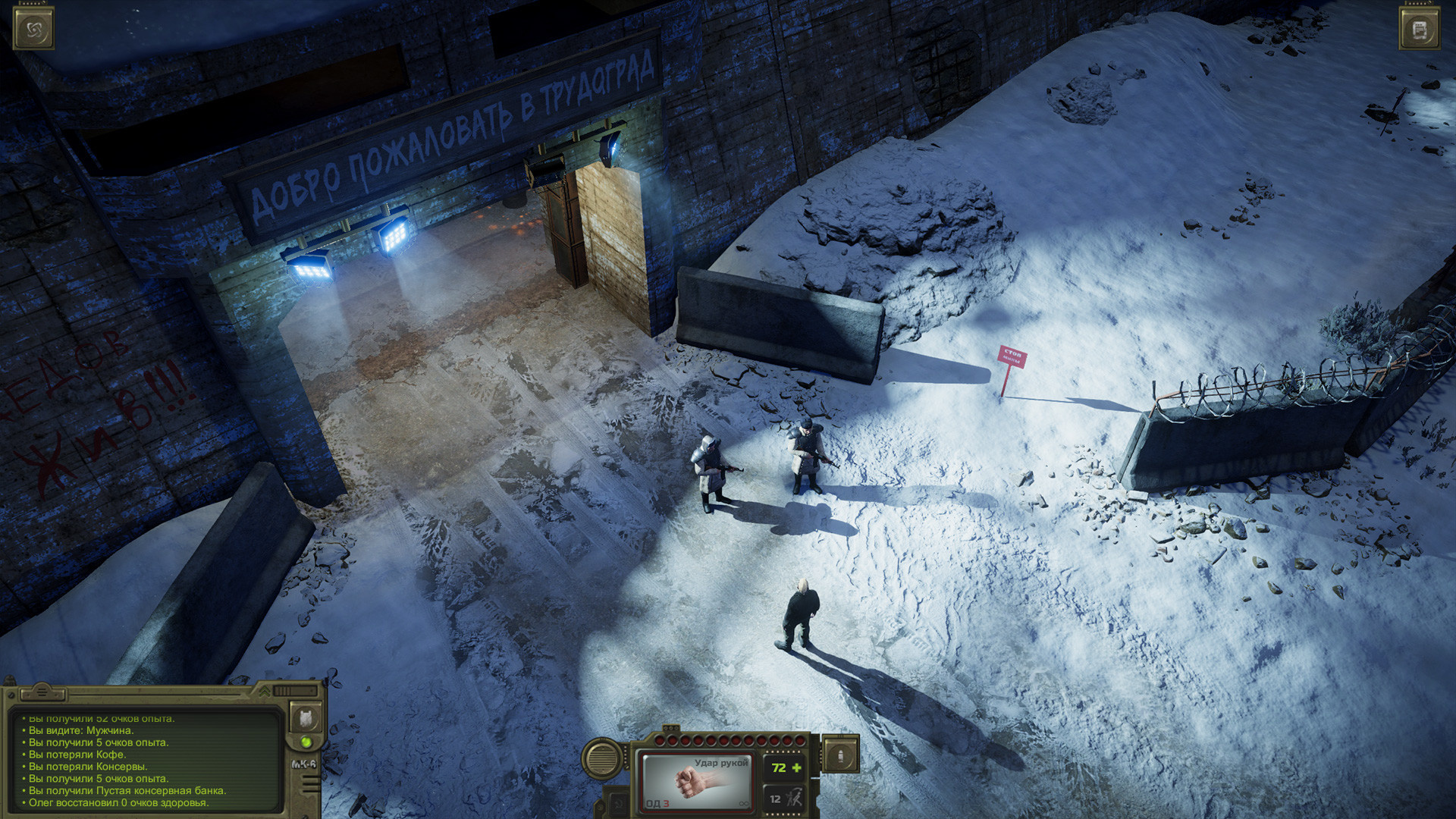Viewport: 1456px width, 819px height.
Task: Click the hammer and sickle emblem on the HUD
Action: pos(617,802)
